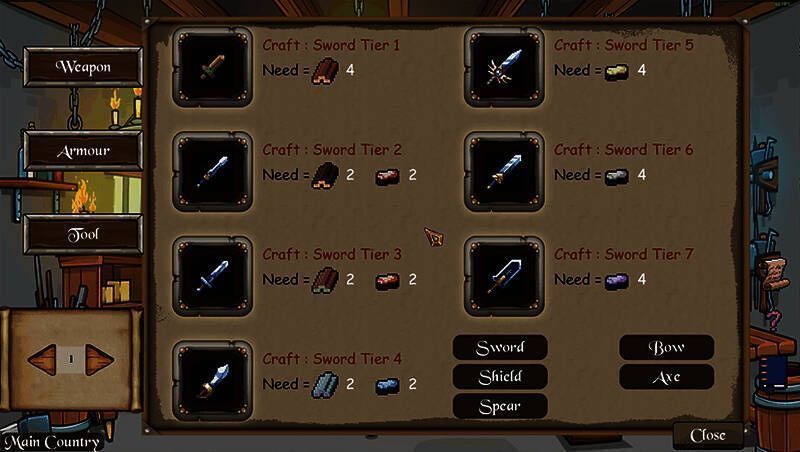
Task: Switch to Spear recipes
Action: (500, 406)
